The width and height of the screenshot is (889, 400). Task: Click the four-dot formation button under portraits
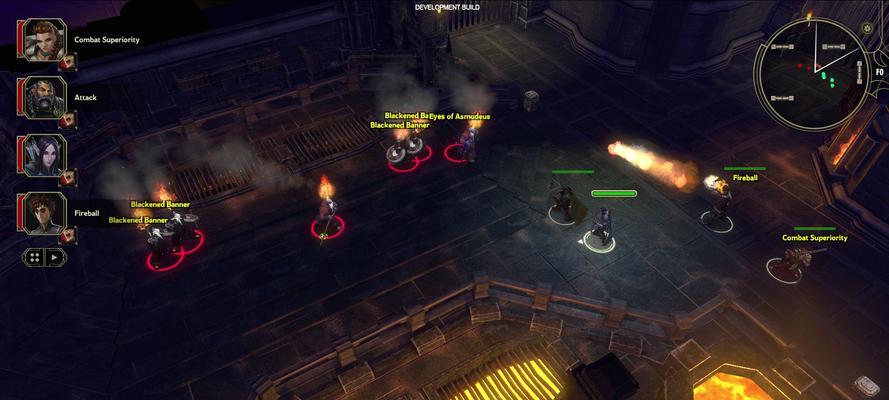(34, 257)
